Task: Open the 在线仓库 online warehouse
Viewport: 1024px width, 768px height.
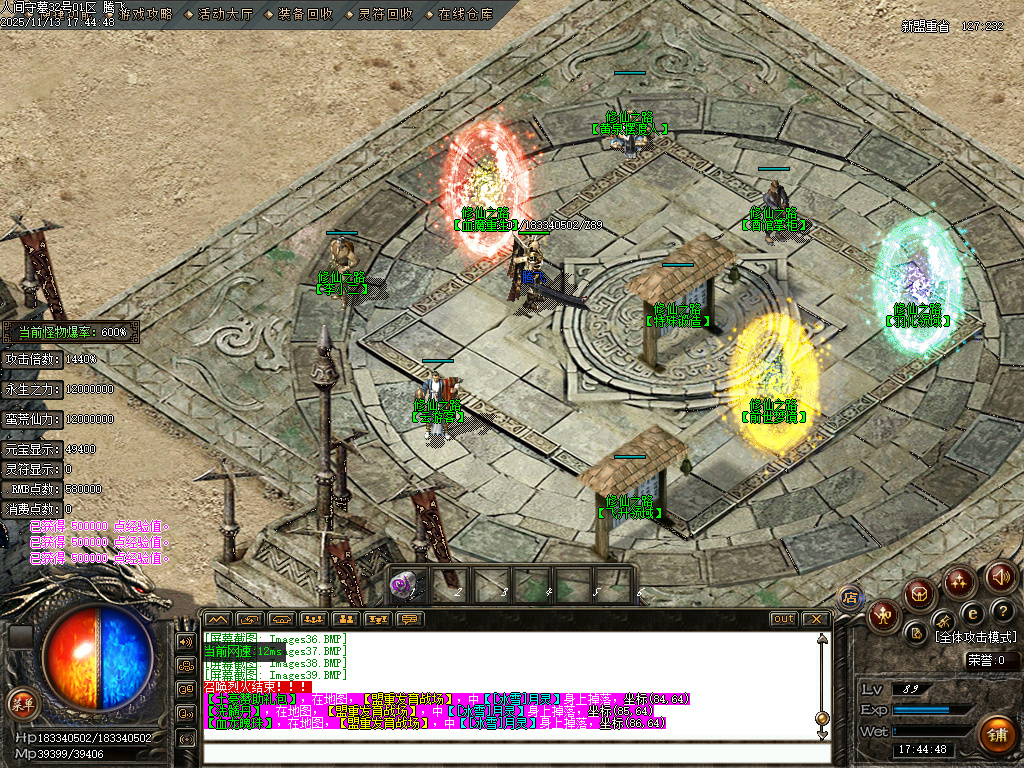Action: tap(465, 15)
